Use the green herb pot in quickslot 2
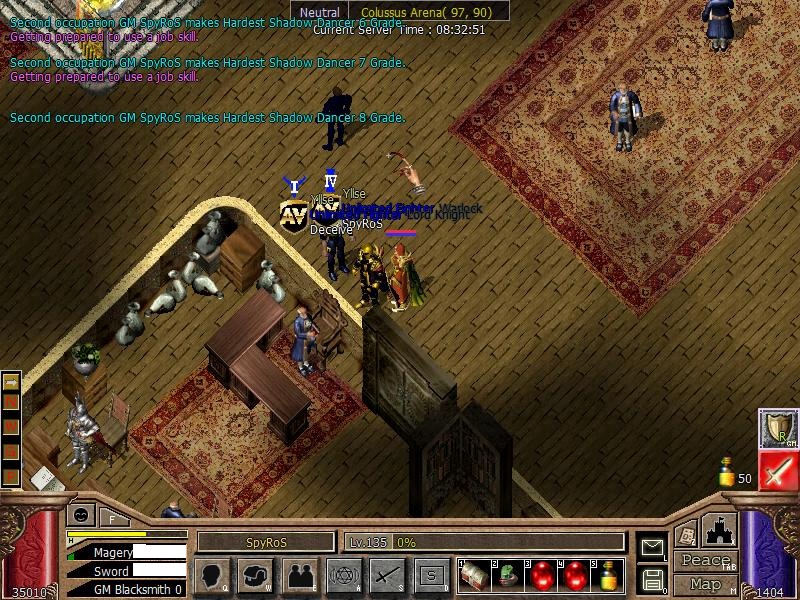This screenshot has height=600, width=800. [x=508, y=576]
